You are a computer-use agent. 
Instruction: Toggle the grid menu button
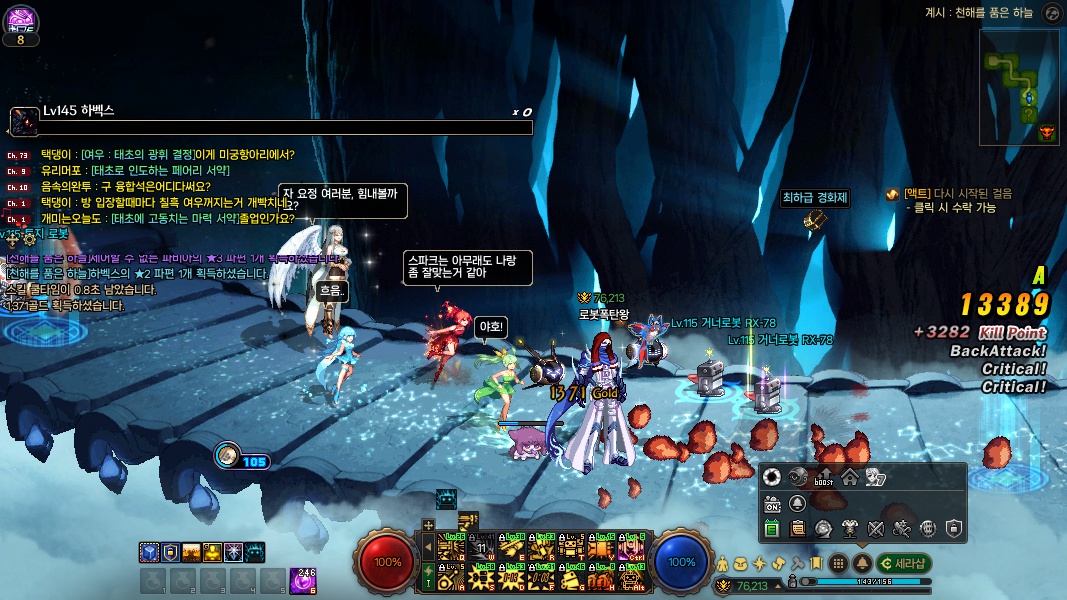click(x=838, y=563)
